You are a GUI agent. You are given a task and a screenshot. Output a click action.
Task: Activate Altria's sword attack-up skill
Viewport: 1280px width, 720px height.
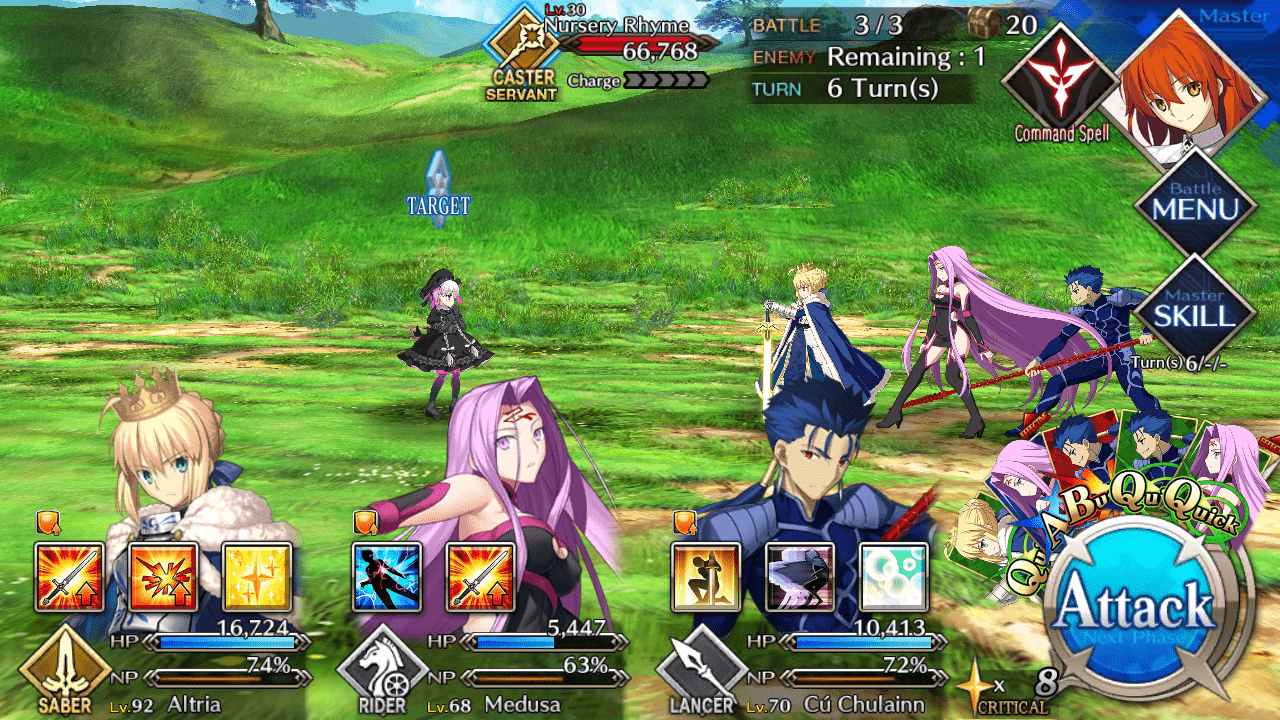69,577
